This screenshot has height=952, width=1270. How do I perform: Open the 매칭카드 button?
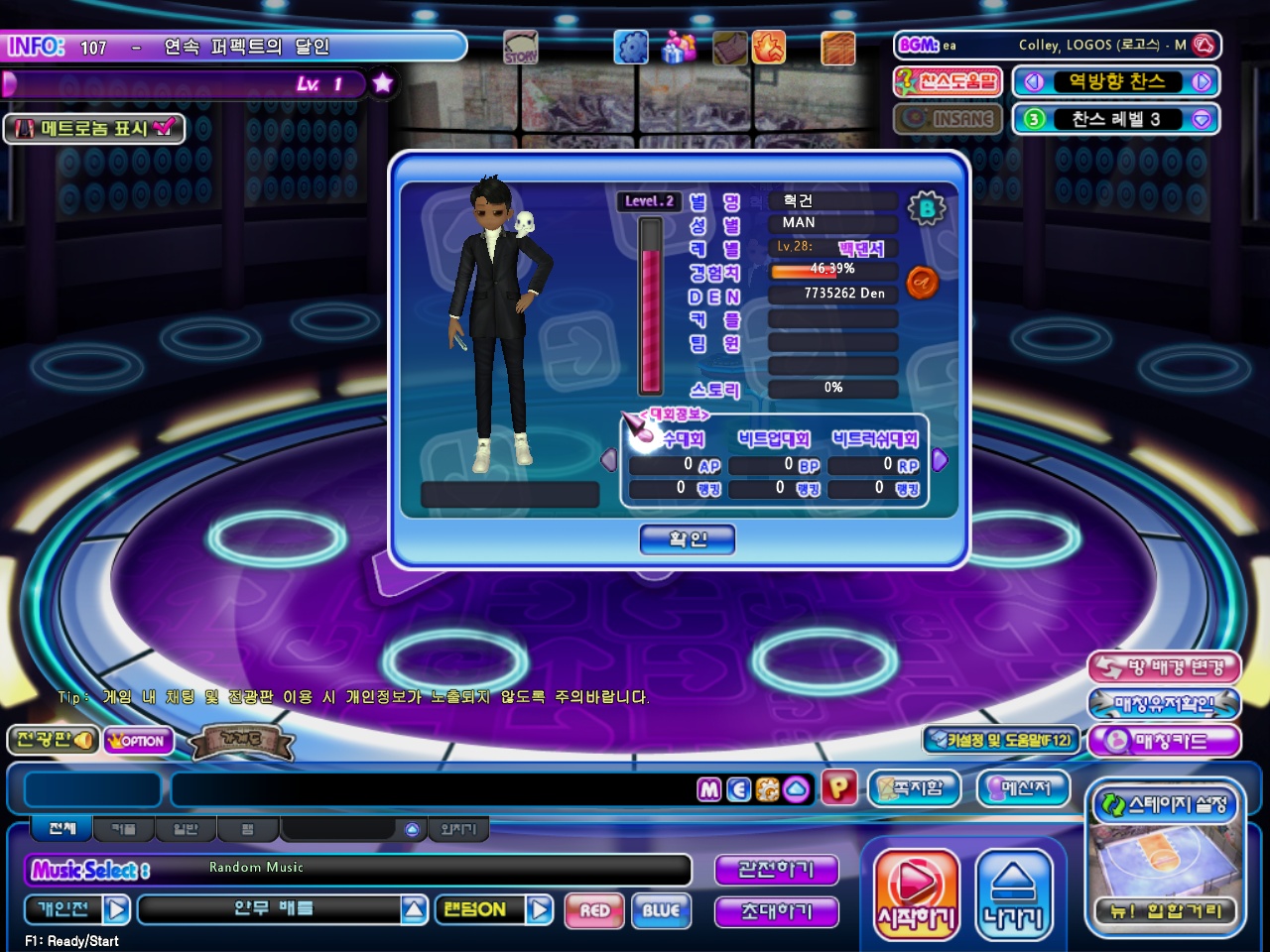point(1164,741)
